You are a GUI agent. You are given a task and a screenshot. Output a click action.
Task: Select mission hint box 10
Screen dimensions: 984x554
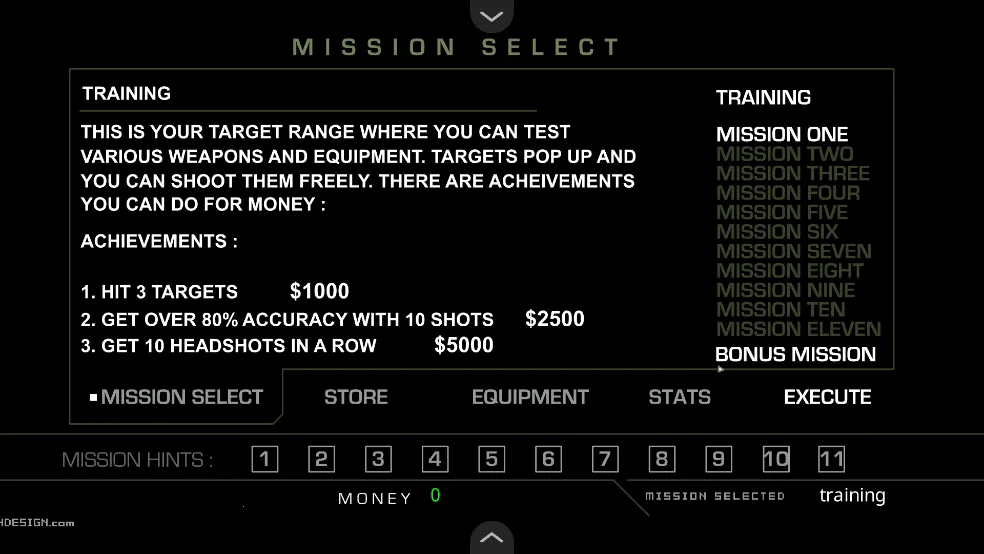(776, 459)
